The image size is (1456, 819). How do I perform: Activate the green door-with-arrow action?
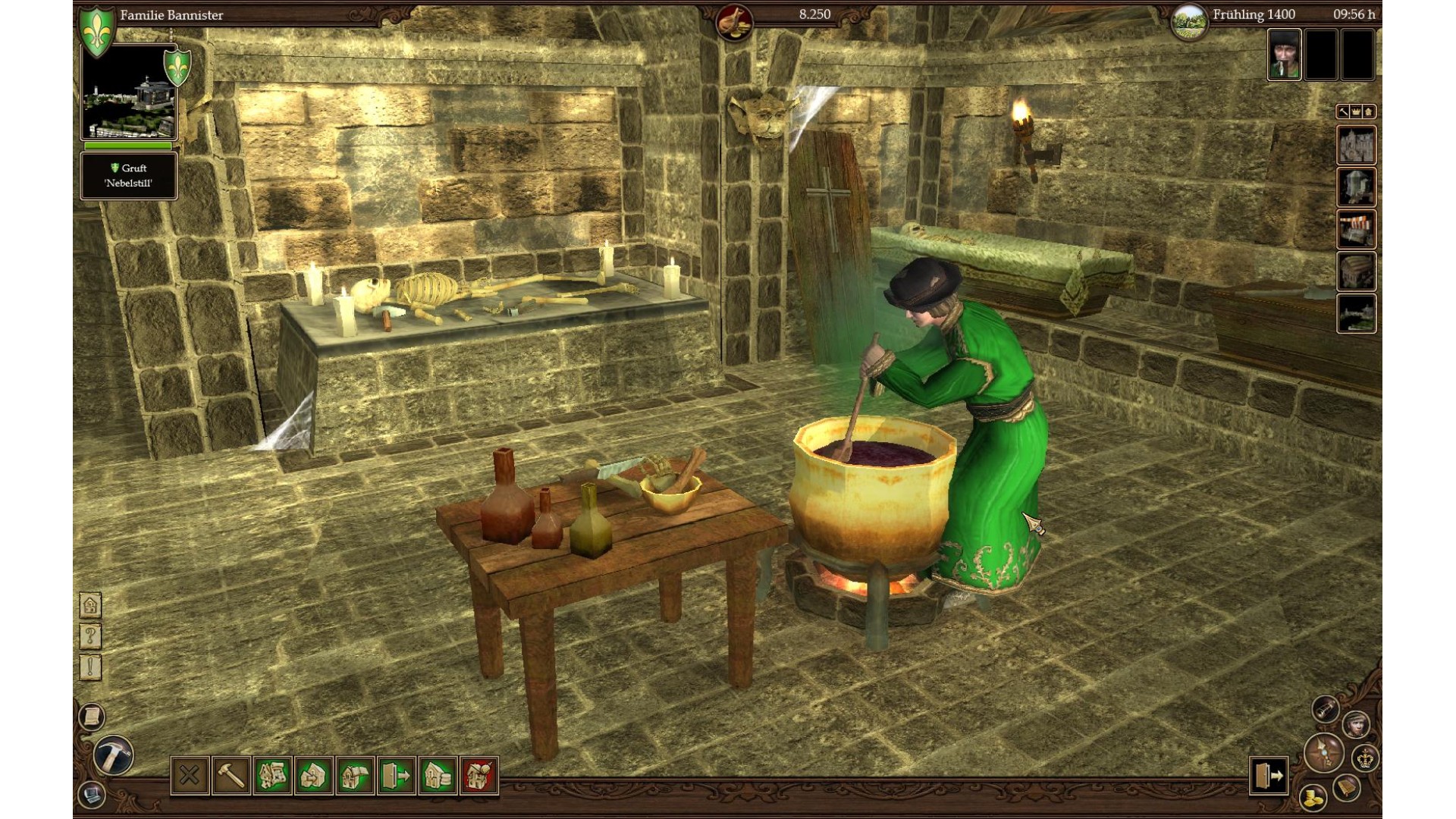point(397,775)
